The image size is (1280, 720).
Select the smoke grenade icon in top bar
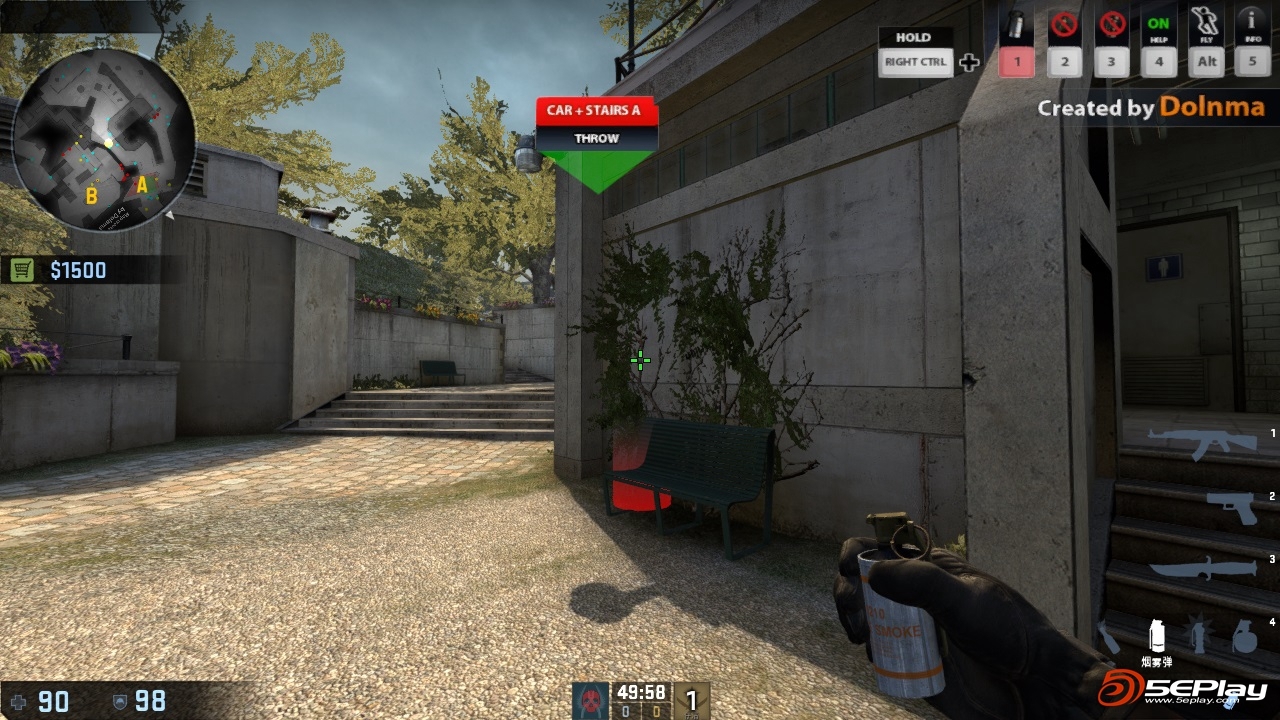click(1016, 24)
